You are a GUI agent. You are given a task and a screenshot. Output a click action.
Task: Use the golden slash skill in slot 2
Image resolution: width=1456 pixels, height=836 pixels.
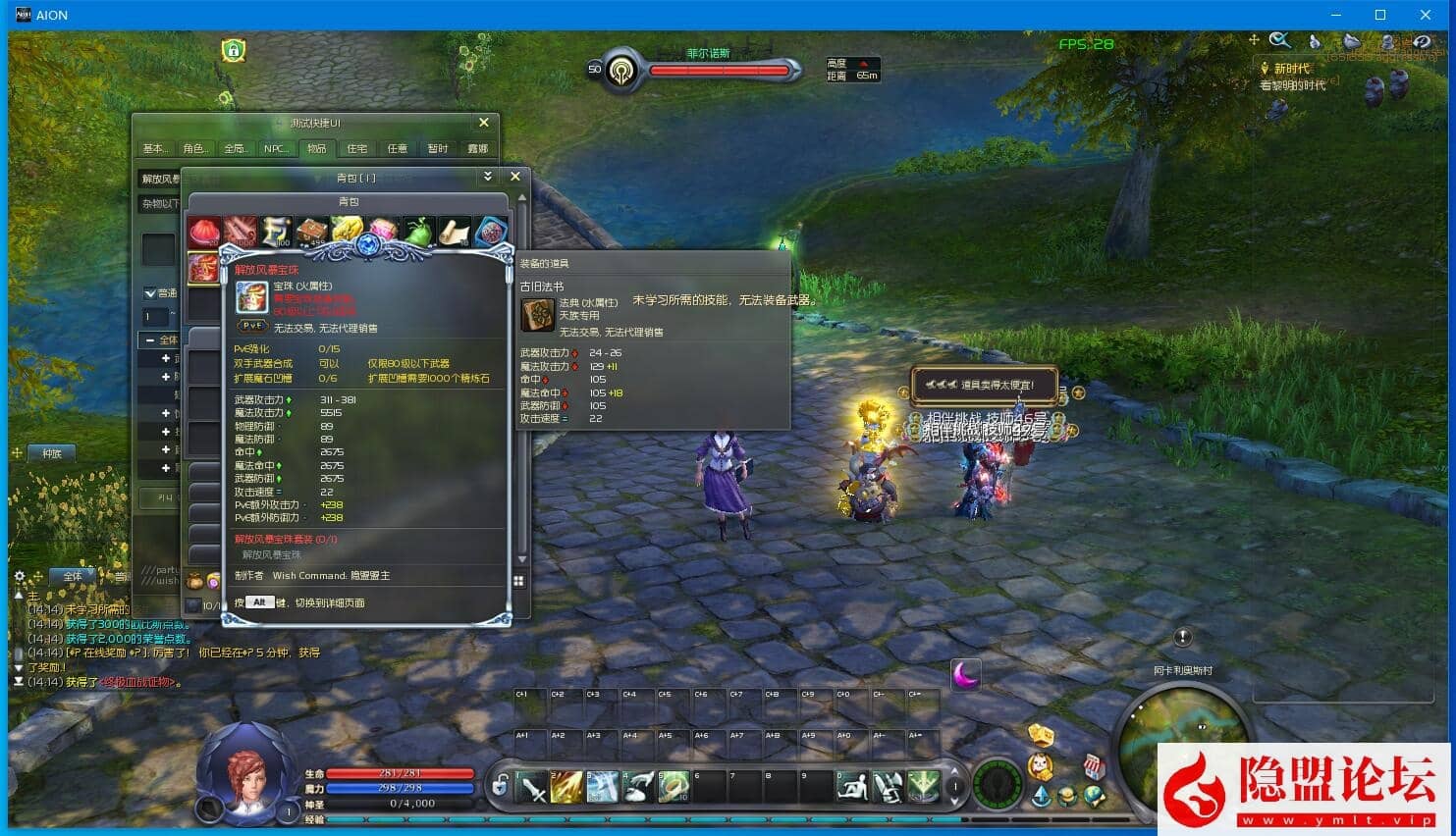[567, 787]
